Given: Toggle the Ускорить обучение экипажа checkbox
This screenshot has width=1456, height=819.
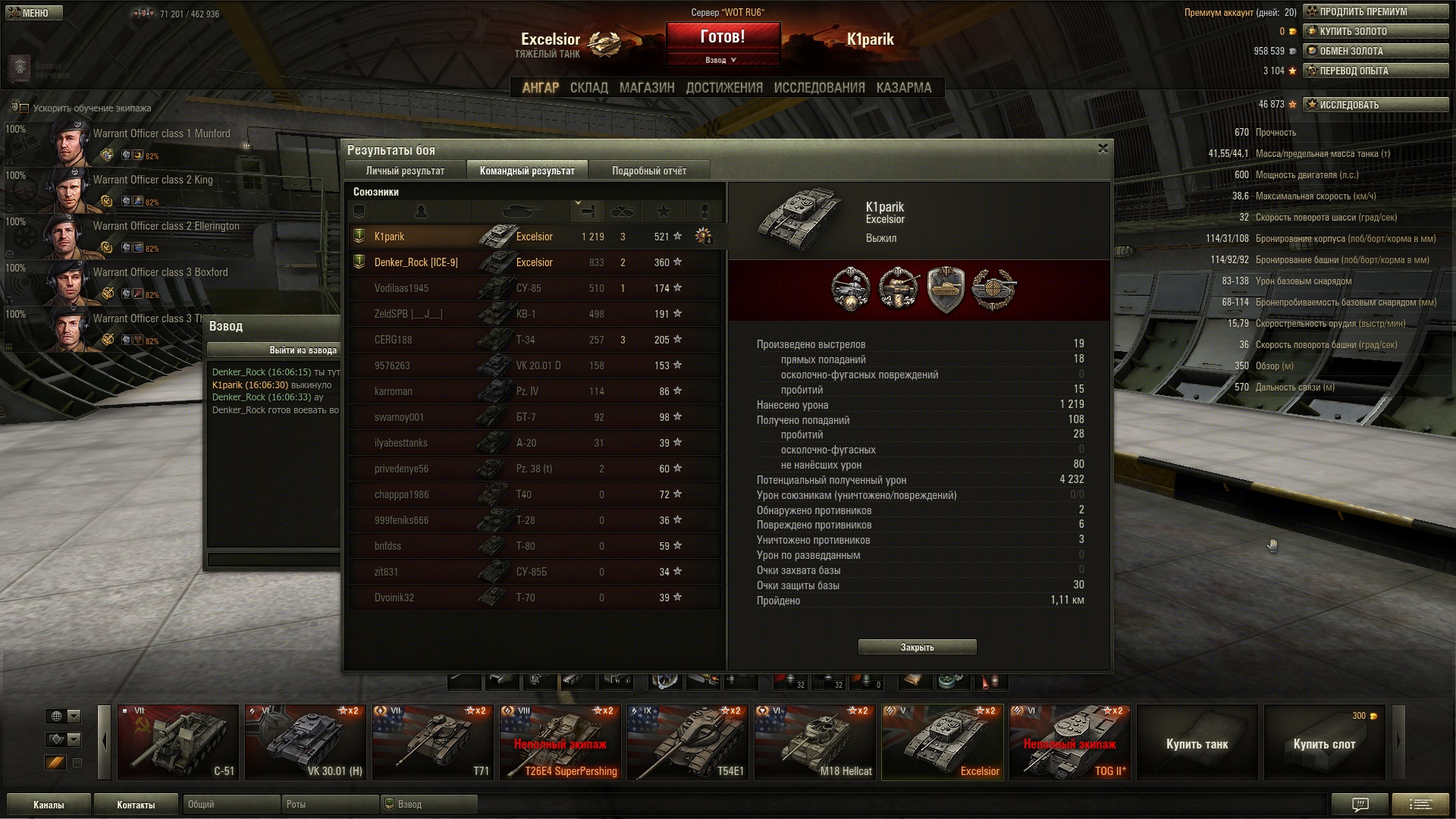Looking at the screenshot, I should [x=24, y=108].
